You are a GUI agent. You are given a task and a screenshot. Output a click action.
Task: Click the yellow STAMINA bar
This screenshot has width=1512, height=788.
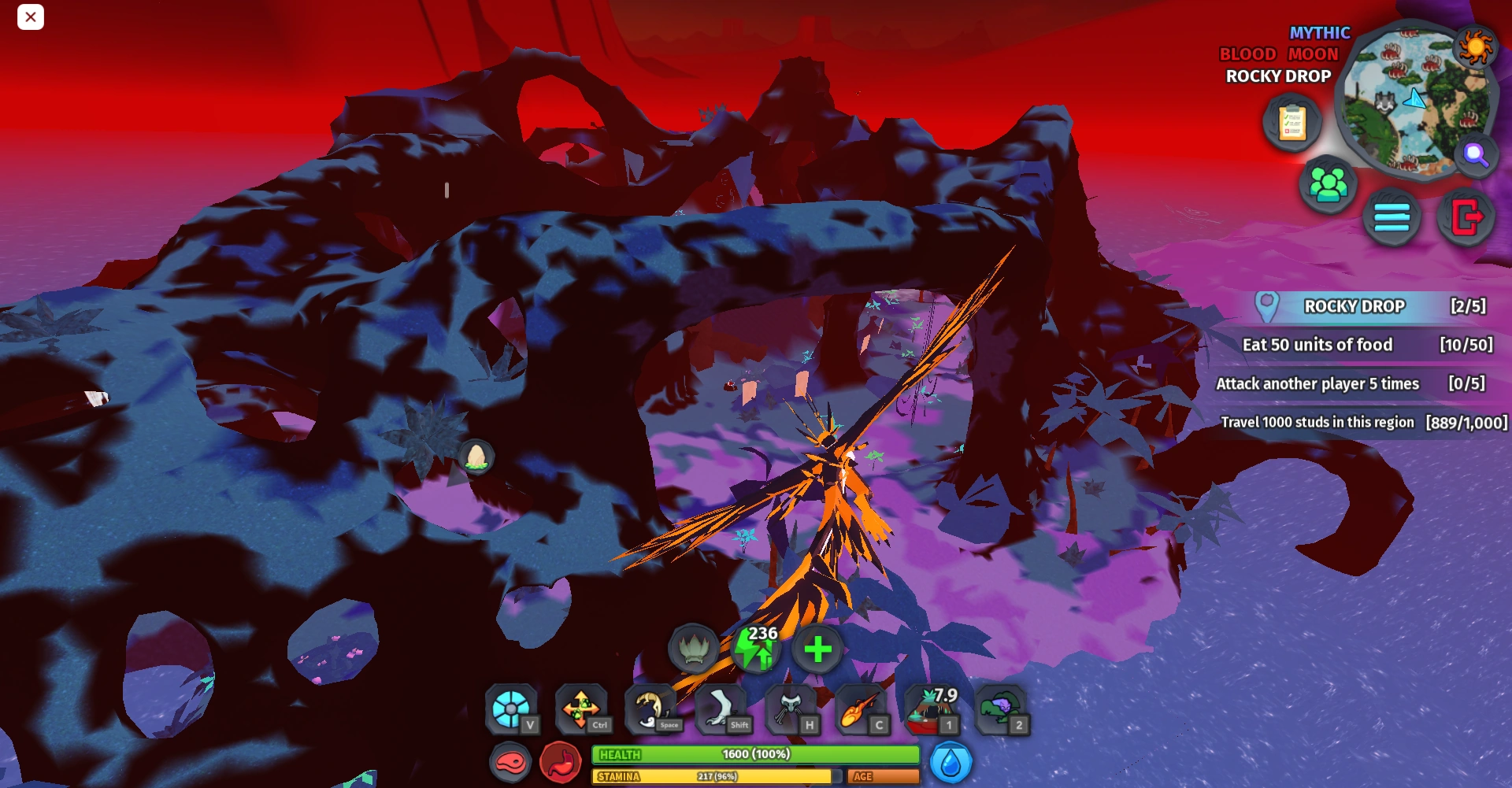coord(714,776)
